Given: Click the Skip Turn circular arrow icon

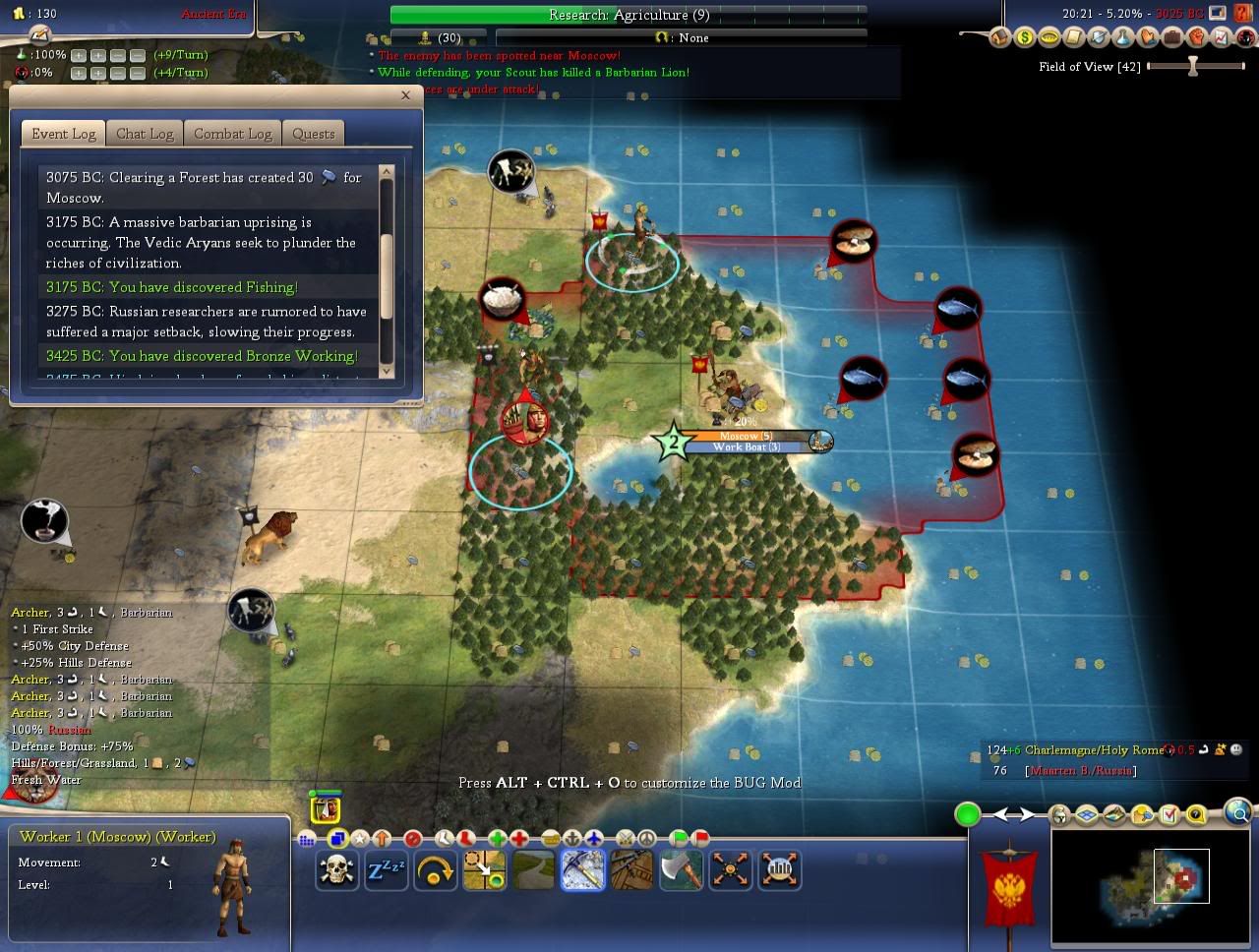Looking at the screenshot, I should point(436,870).
